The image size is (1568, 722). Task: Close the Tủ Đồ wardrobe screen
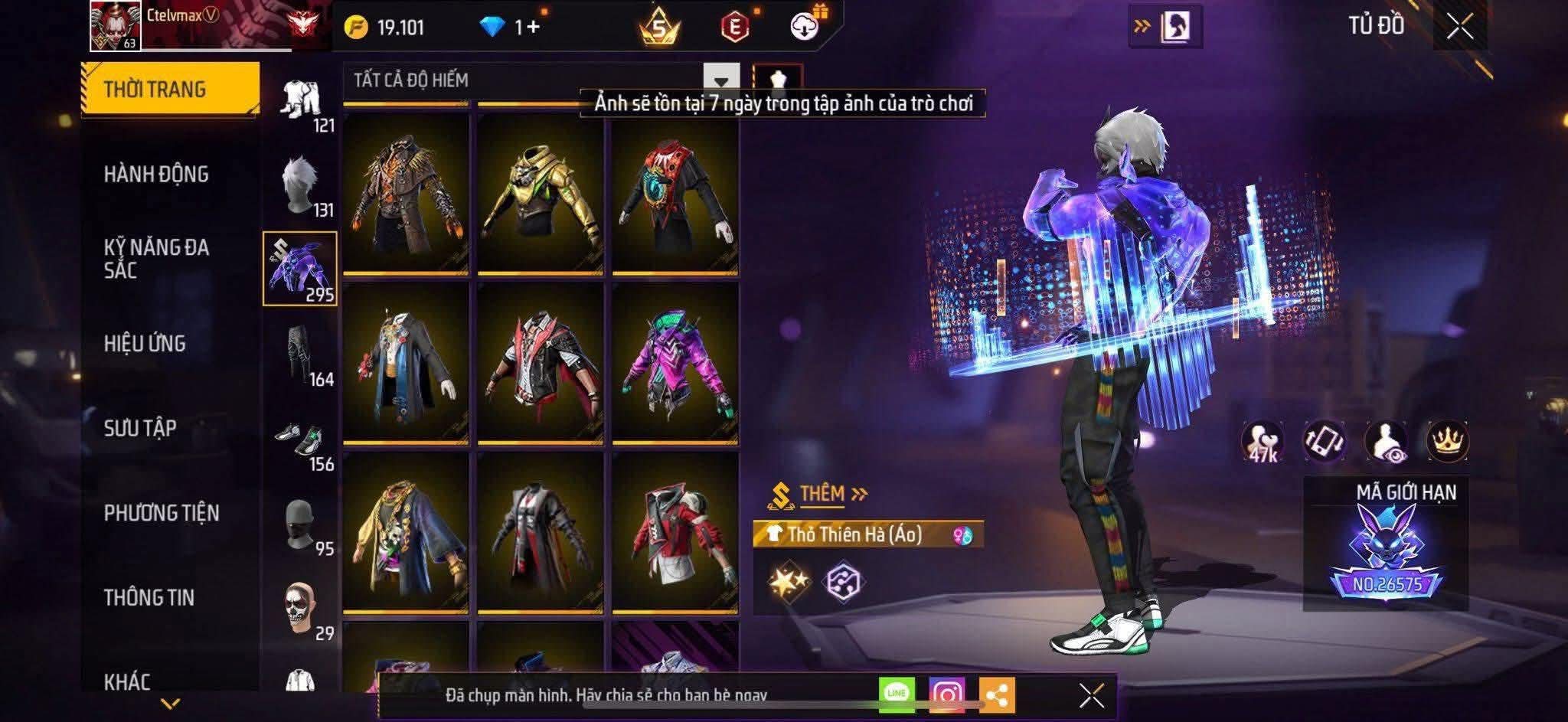pyautogui.click(x=1459, y=28)
